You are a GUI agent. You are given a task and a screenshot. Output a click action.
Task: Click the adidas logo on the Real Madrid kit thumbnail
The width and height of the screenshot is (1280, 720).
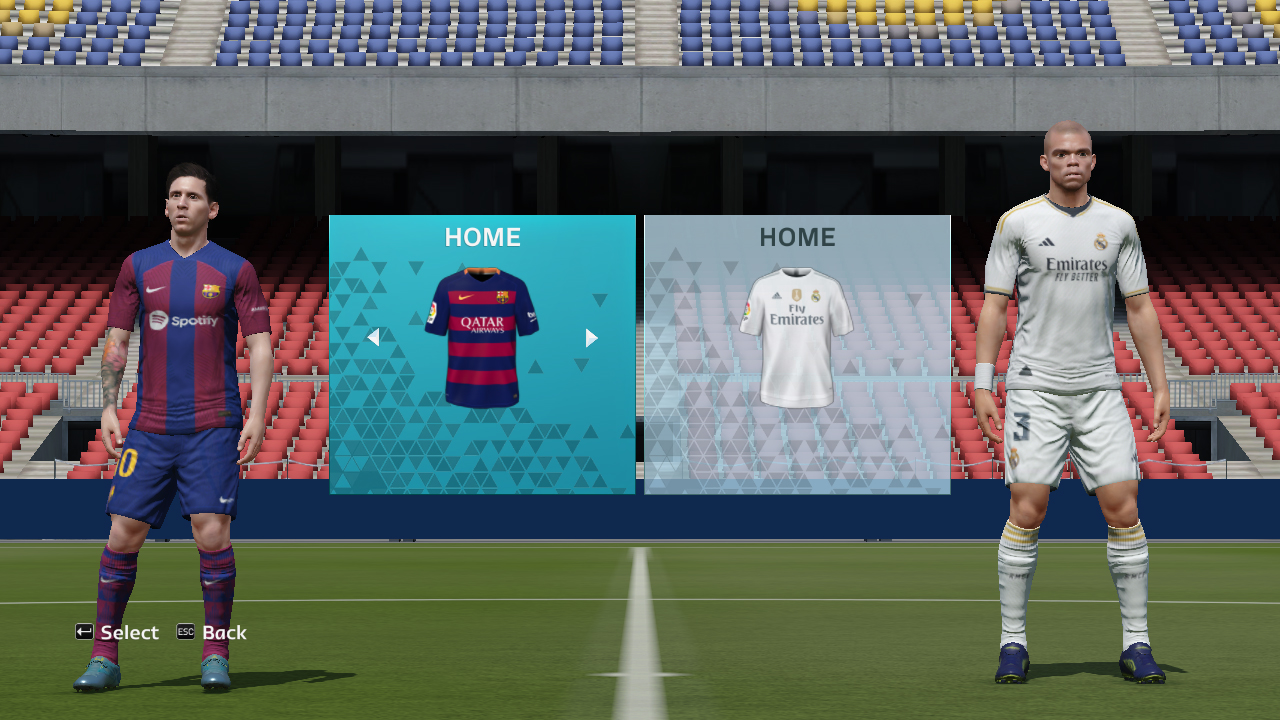click(777, 296)
